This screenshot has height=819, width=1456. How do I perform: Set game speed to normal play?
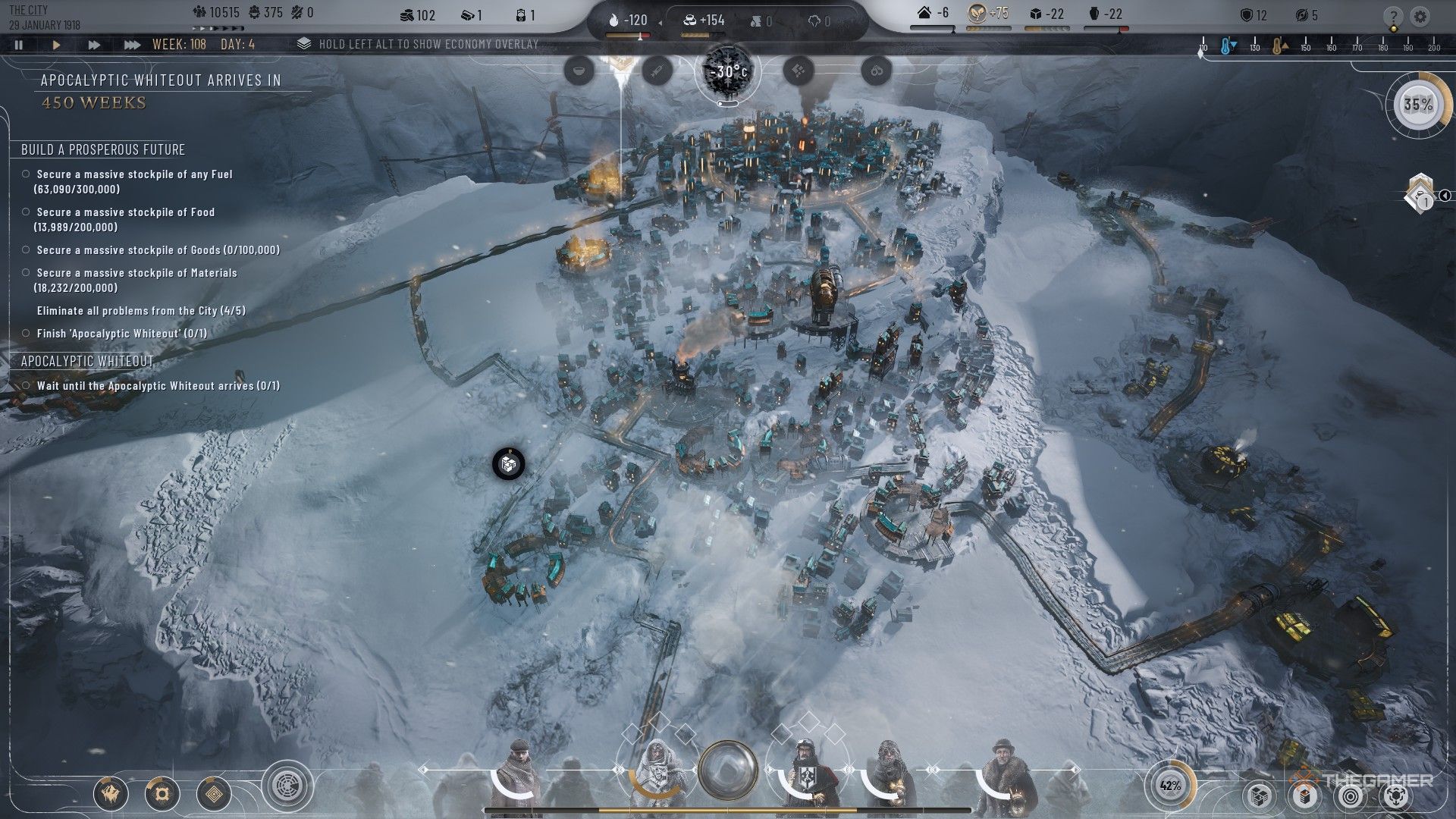click(56, 45)
